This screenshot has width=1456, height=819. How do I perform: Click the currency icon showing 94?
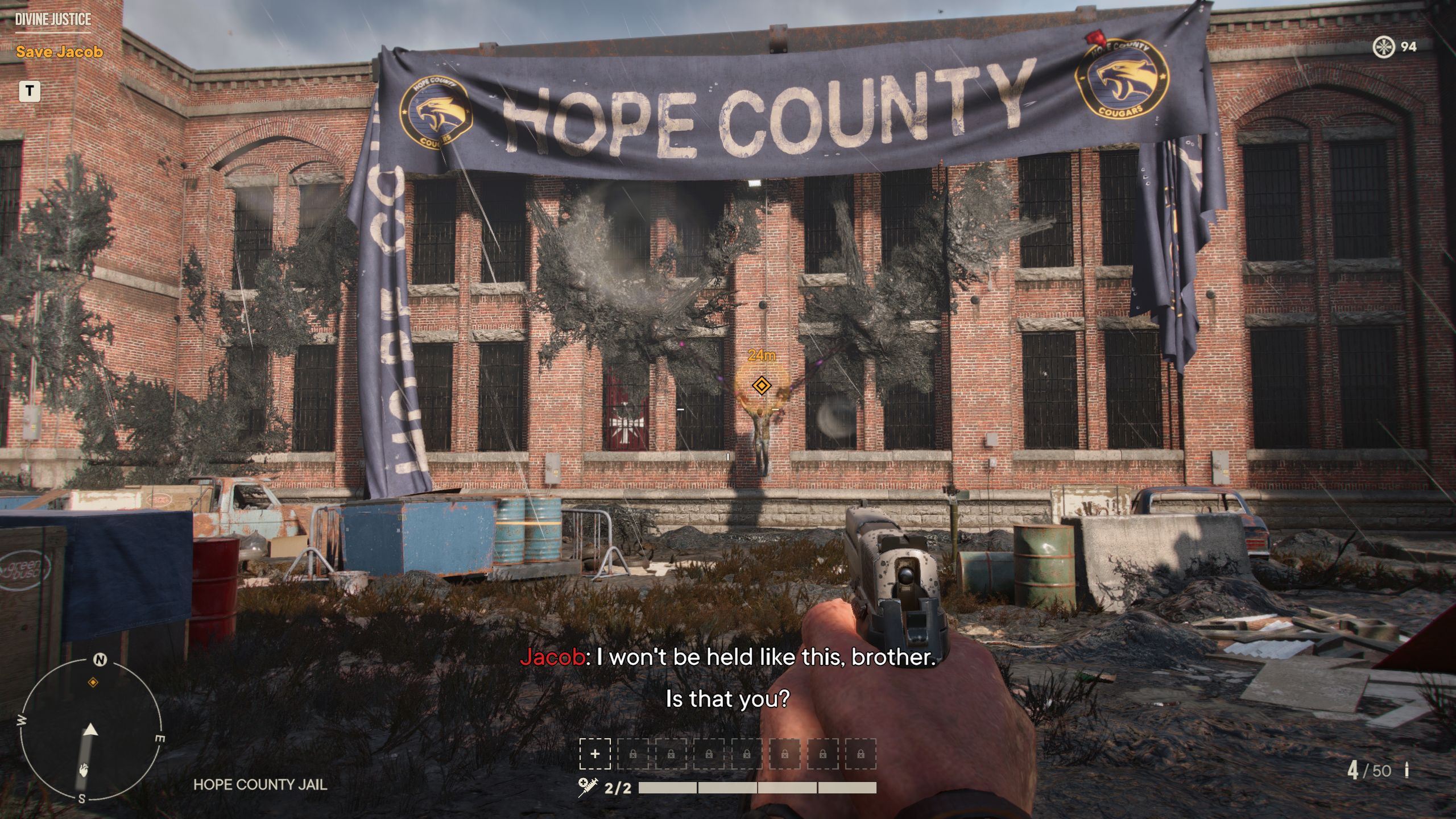coord(1383,47)
